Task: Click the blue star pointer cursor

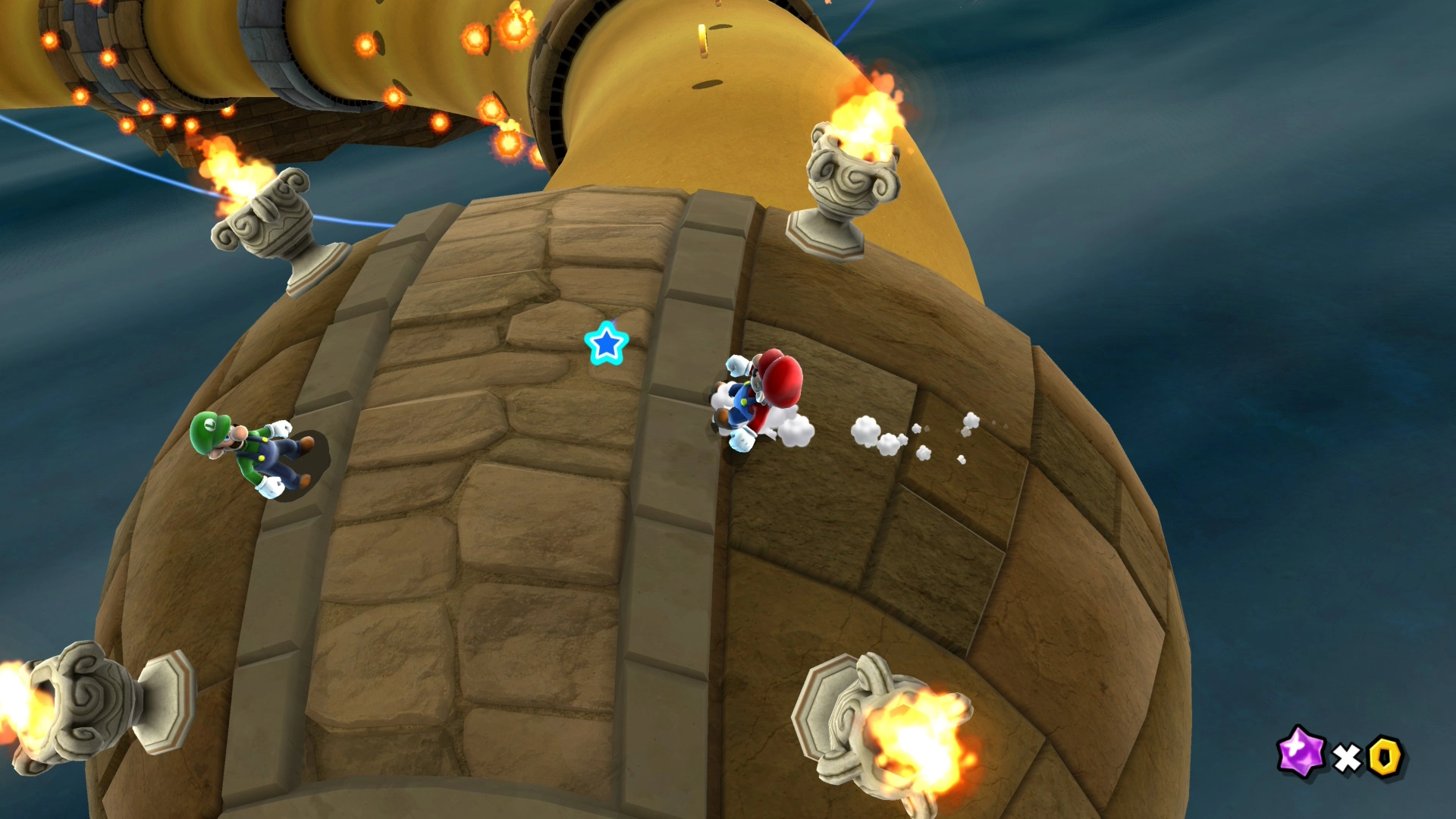Action: coord(607,344)
